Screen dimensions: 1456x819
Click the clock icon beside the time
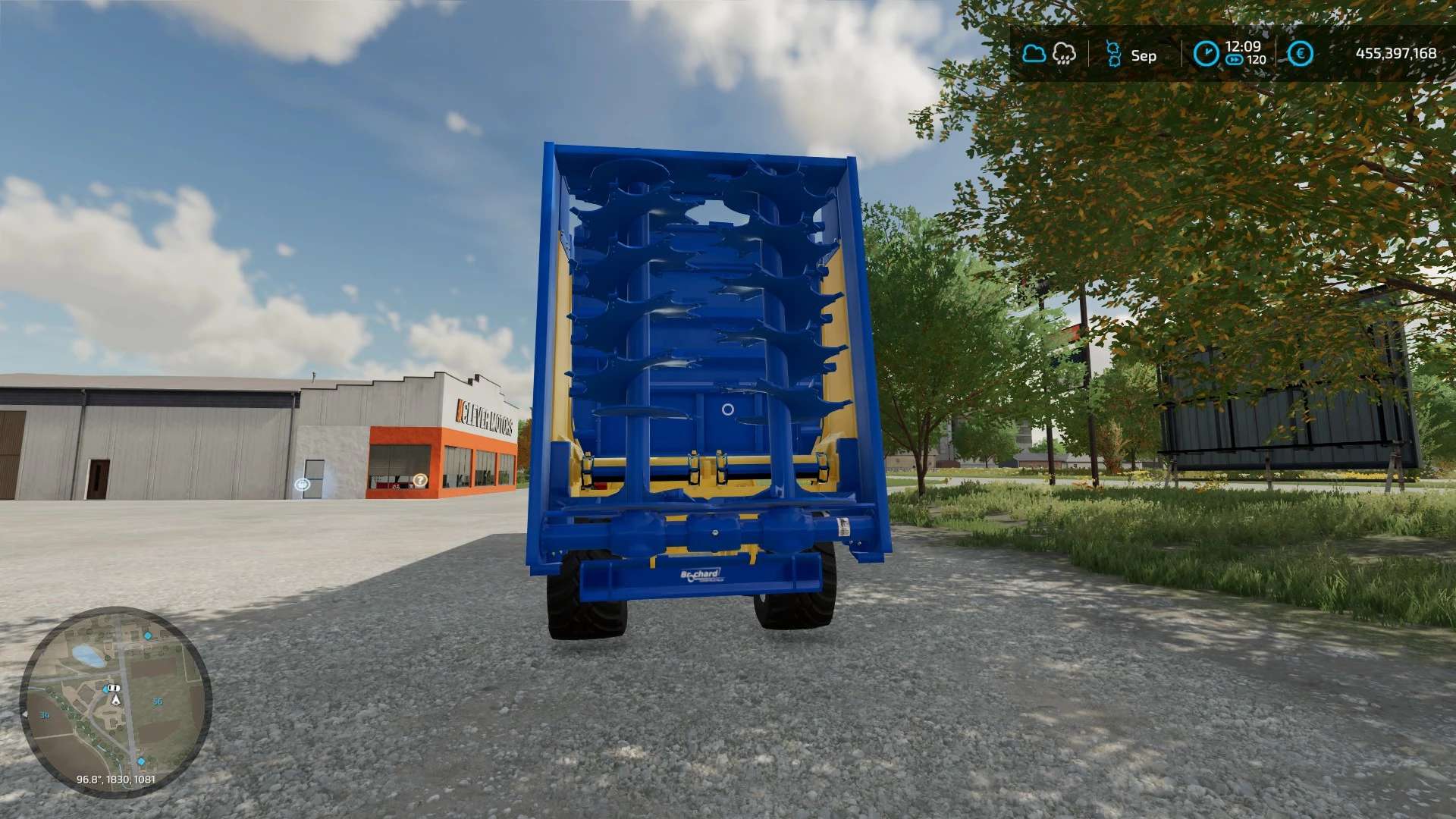(1206, 53)
